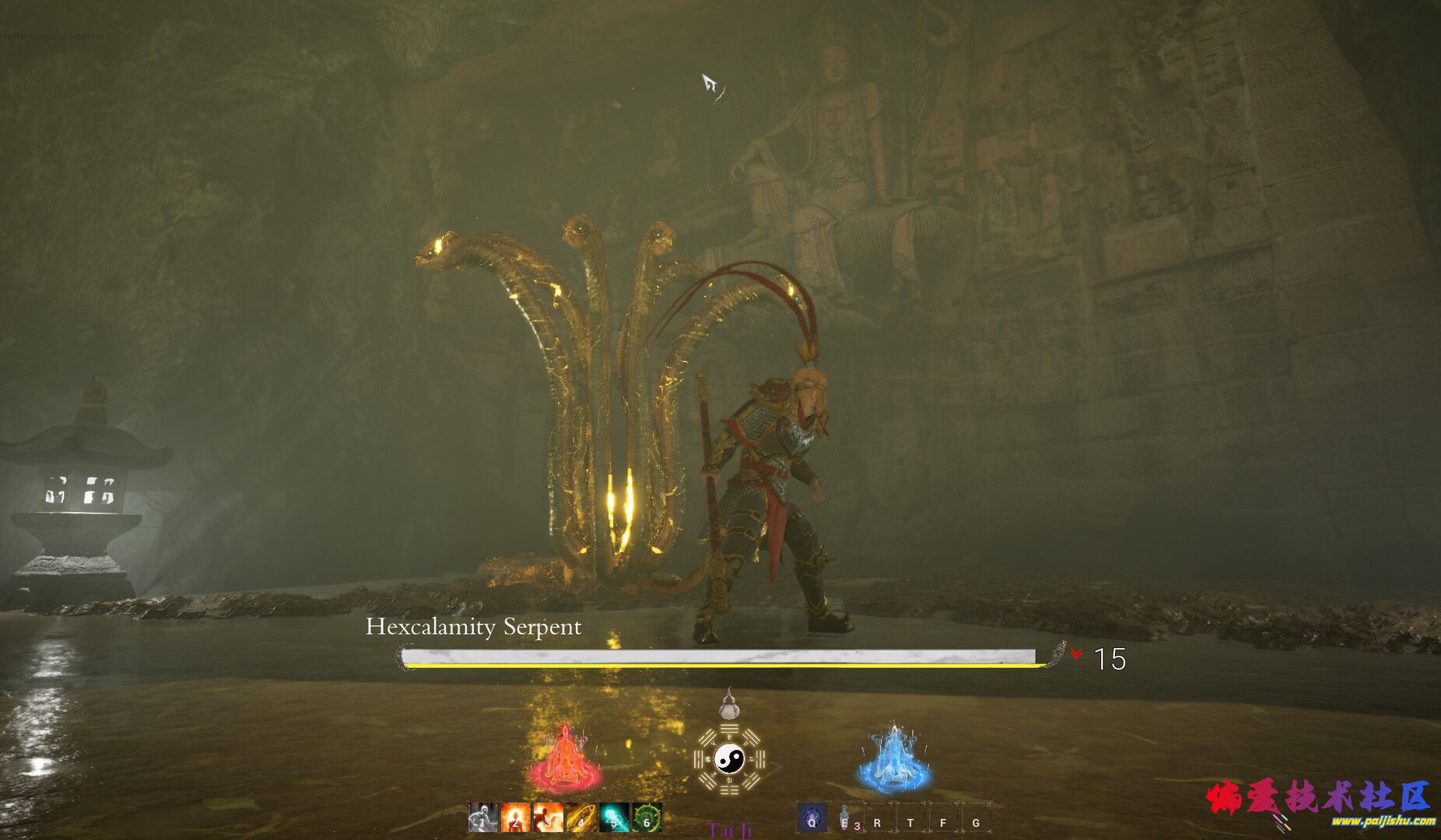The height and width of the screenshot is (840, 1441).
Task: Select the purple orb item in slot Q
Action: (812, 818)
